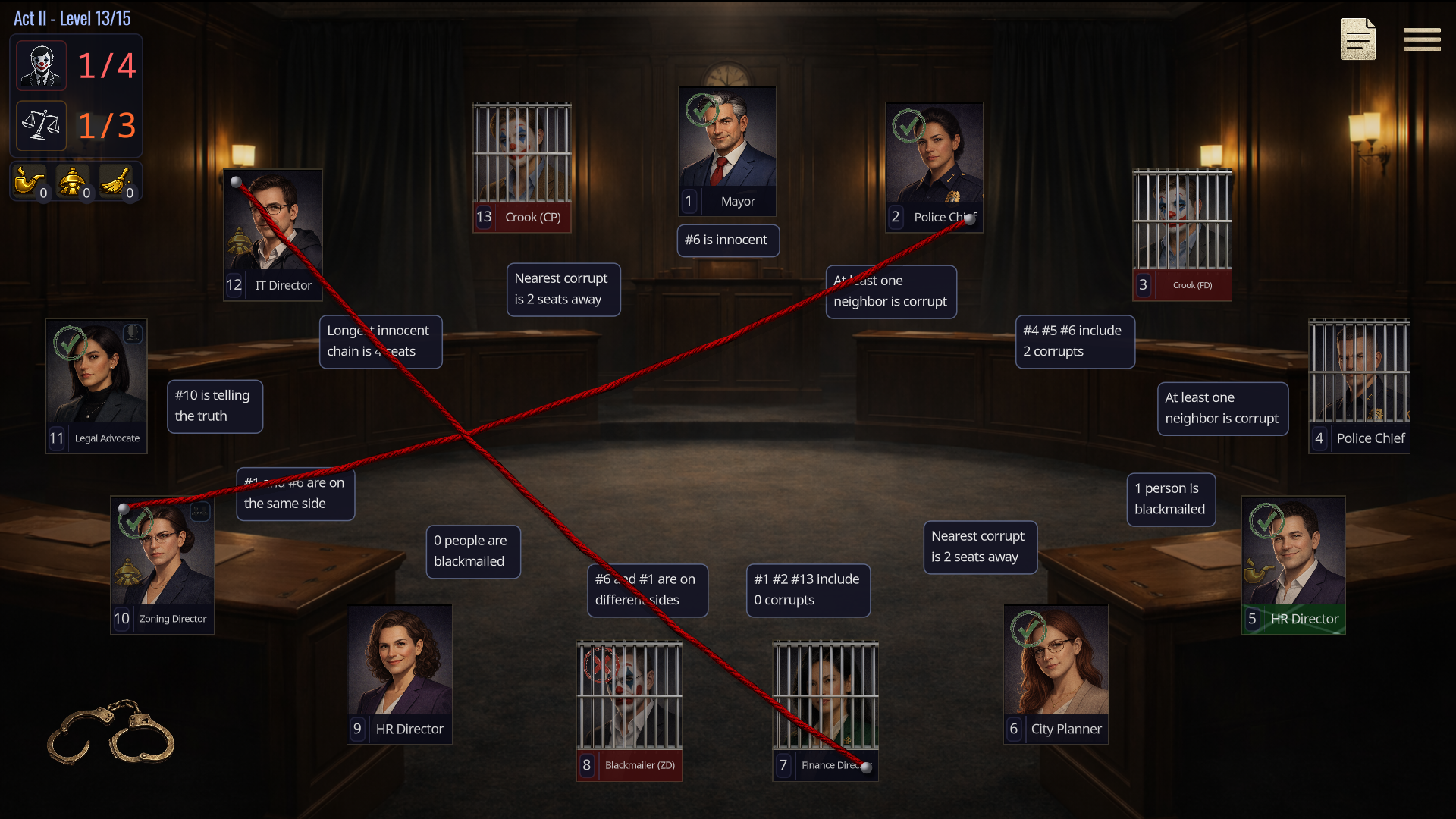Open the notes document icon top right
The width and height of the screenshot is (1456, 819).
[1357, 39]
